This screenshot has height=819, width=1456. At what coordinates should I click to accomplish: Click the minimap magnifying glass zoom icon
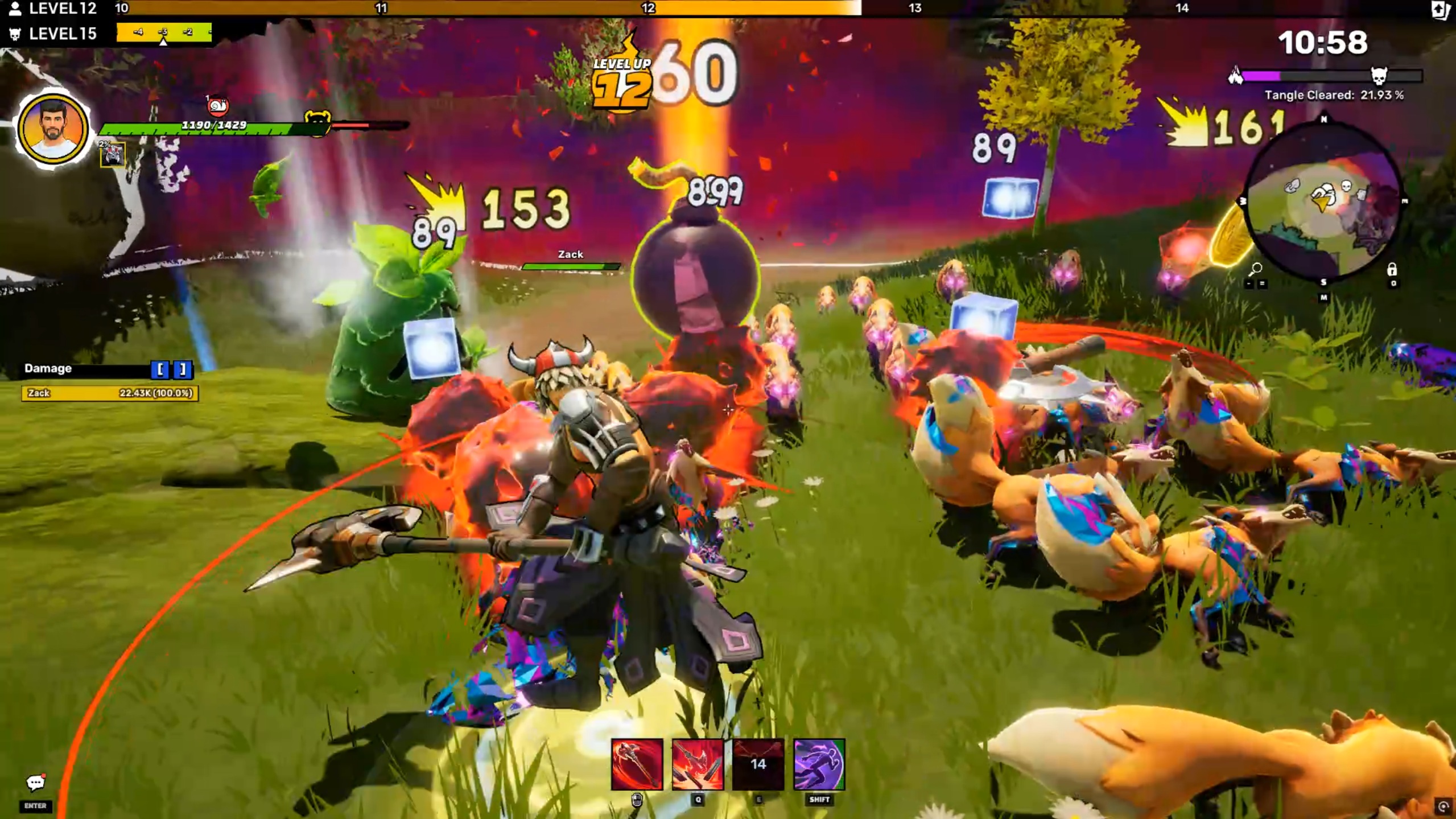pos(1256,269)
